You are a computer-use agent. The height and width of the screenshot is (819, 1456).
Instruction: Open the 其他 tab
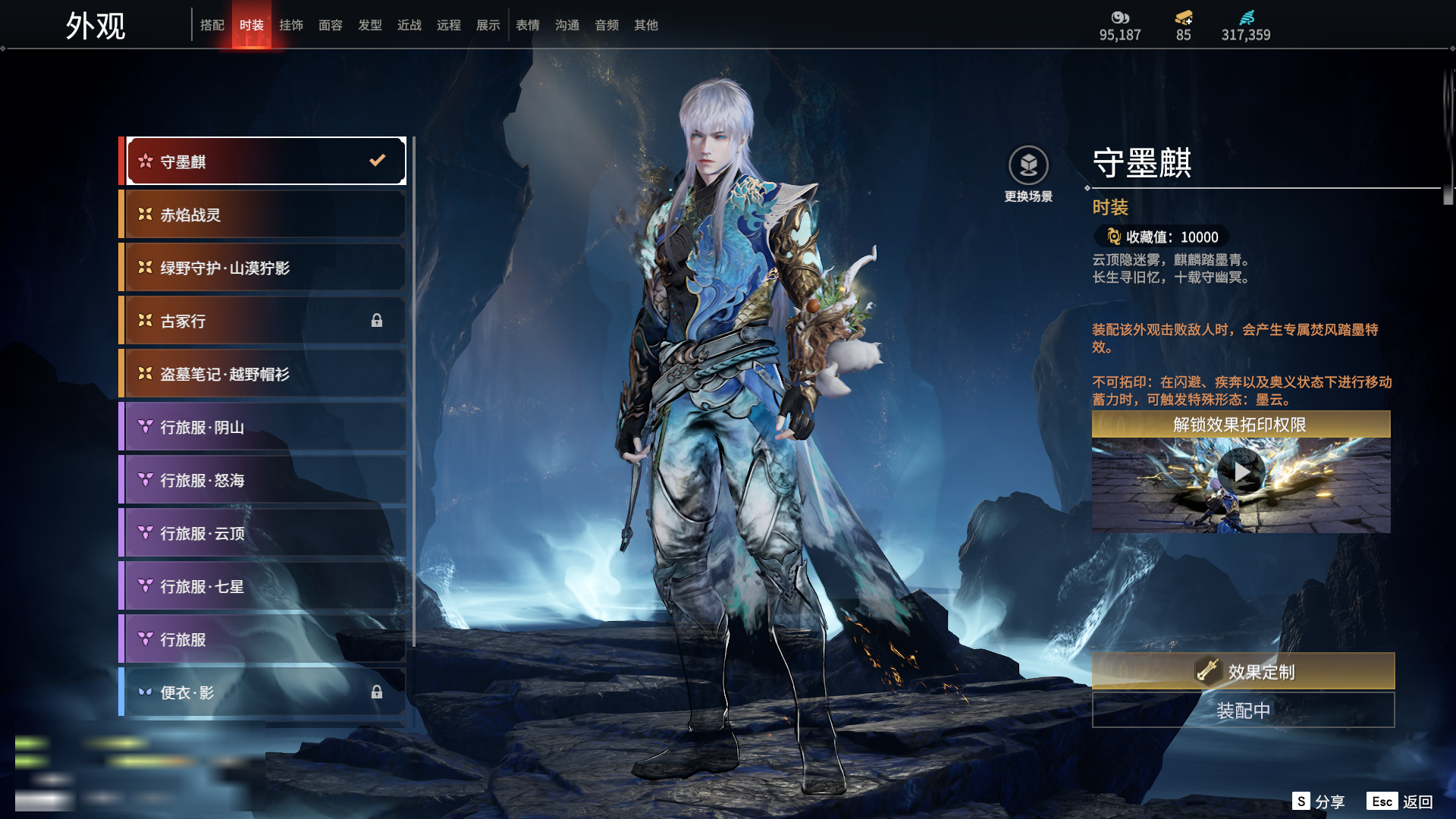click(x=646, y=25)
